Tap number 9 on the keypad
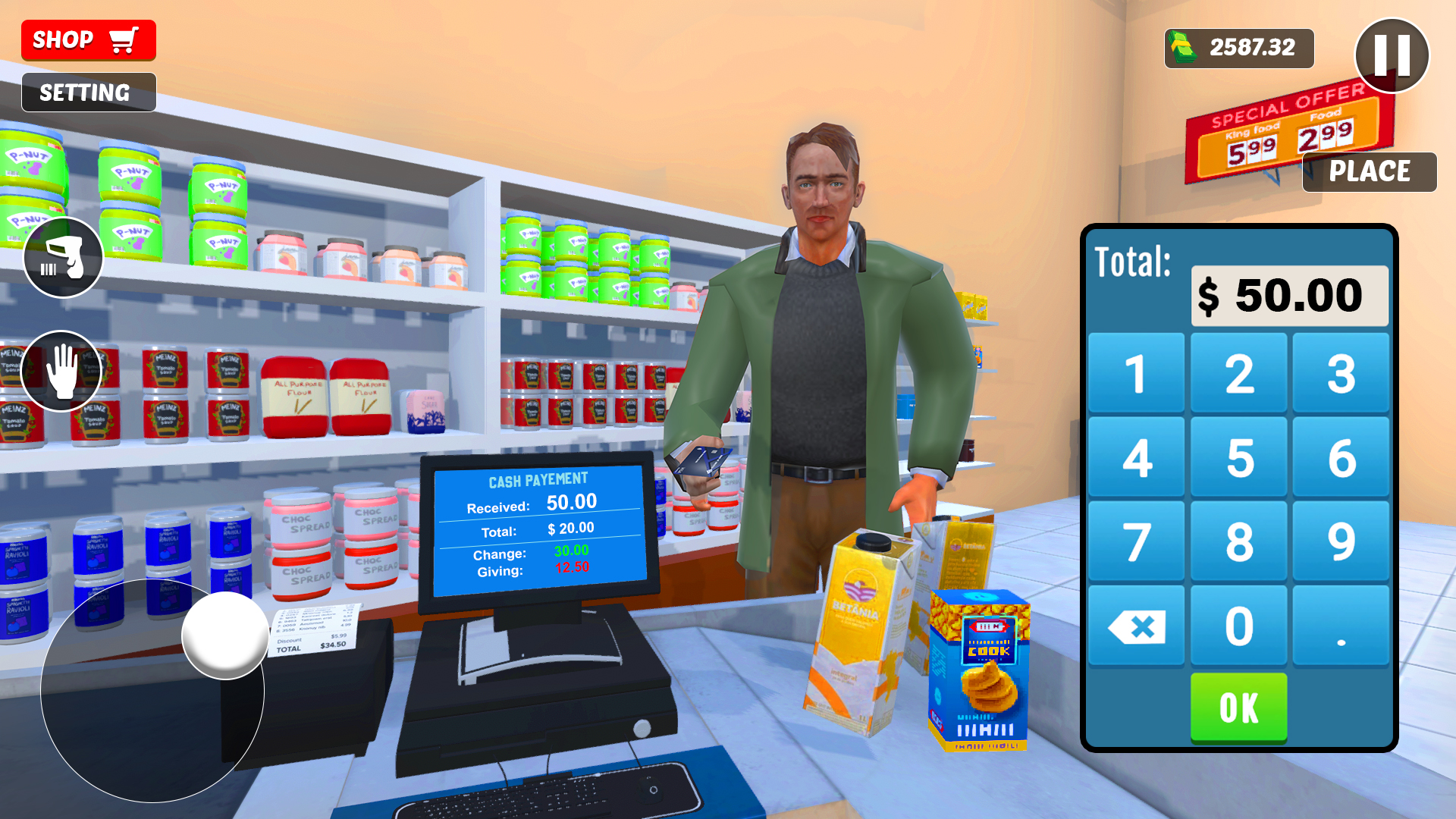The height and width of the screenshot is (819, 1456). click(x=1341, y=540)
